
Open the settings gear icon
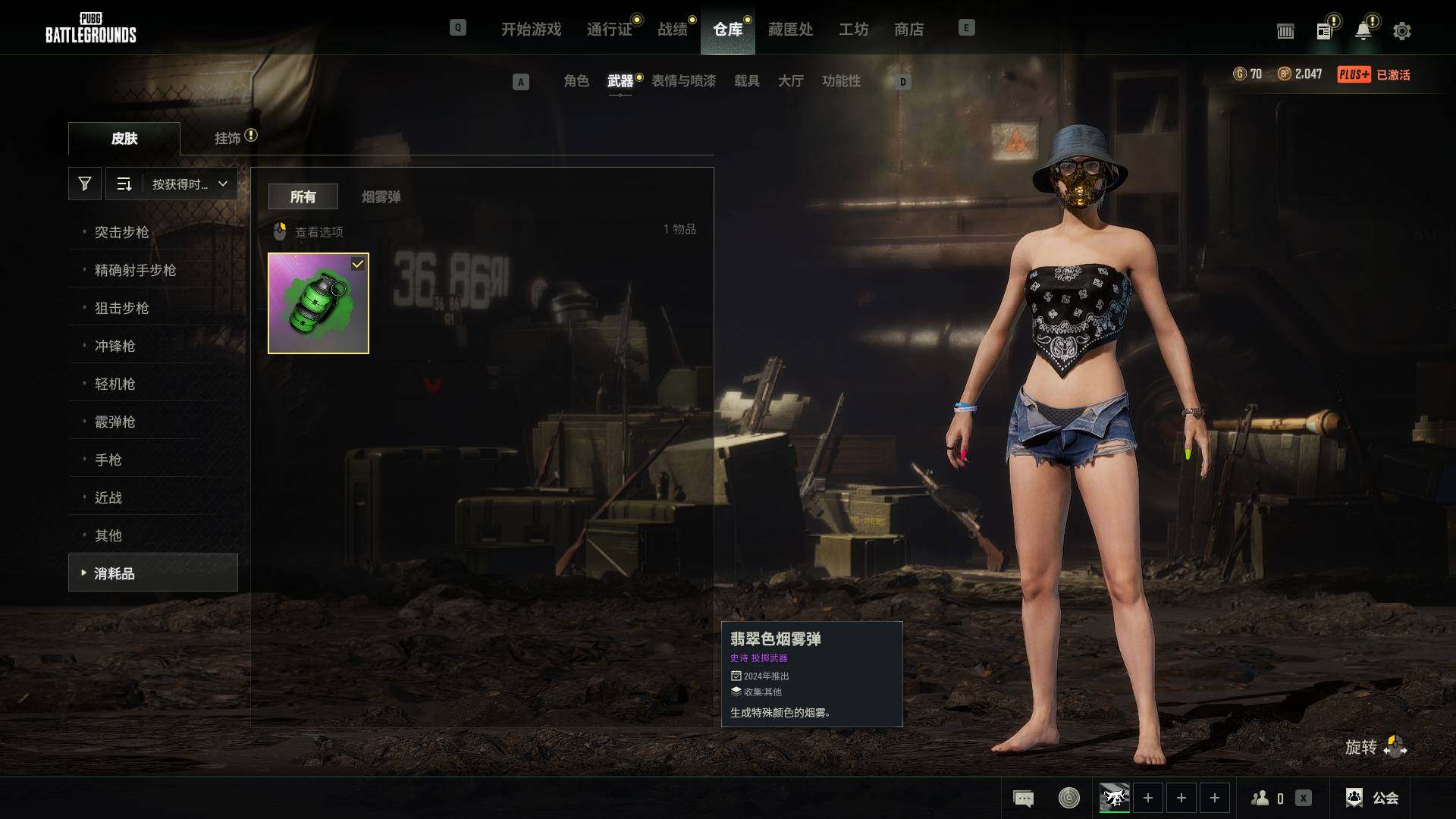coord(1401,31)
